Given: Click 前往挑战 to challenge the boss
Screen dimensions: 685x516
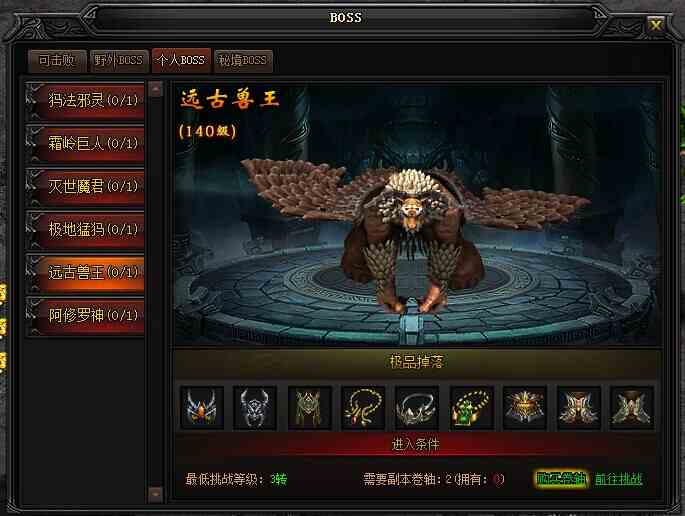Looking at the screenshot, I should pyautogui.click(x=619, y=479).
